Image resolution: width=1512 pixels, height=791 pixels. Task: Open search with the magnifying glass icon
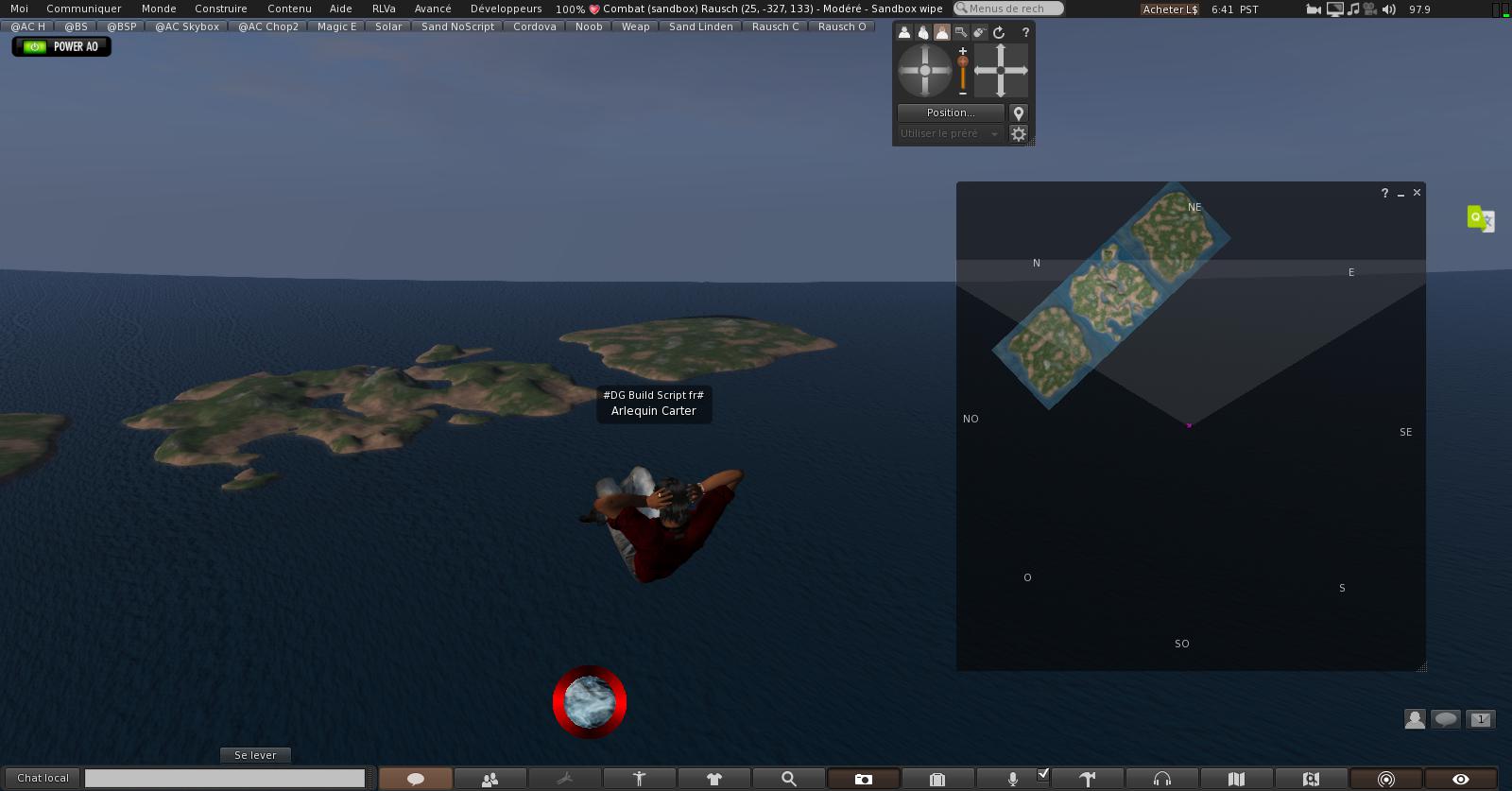pos(789,779)
